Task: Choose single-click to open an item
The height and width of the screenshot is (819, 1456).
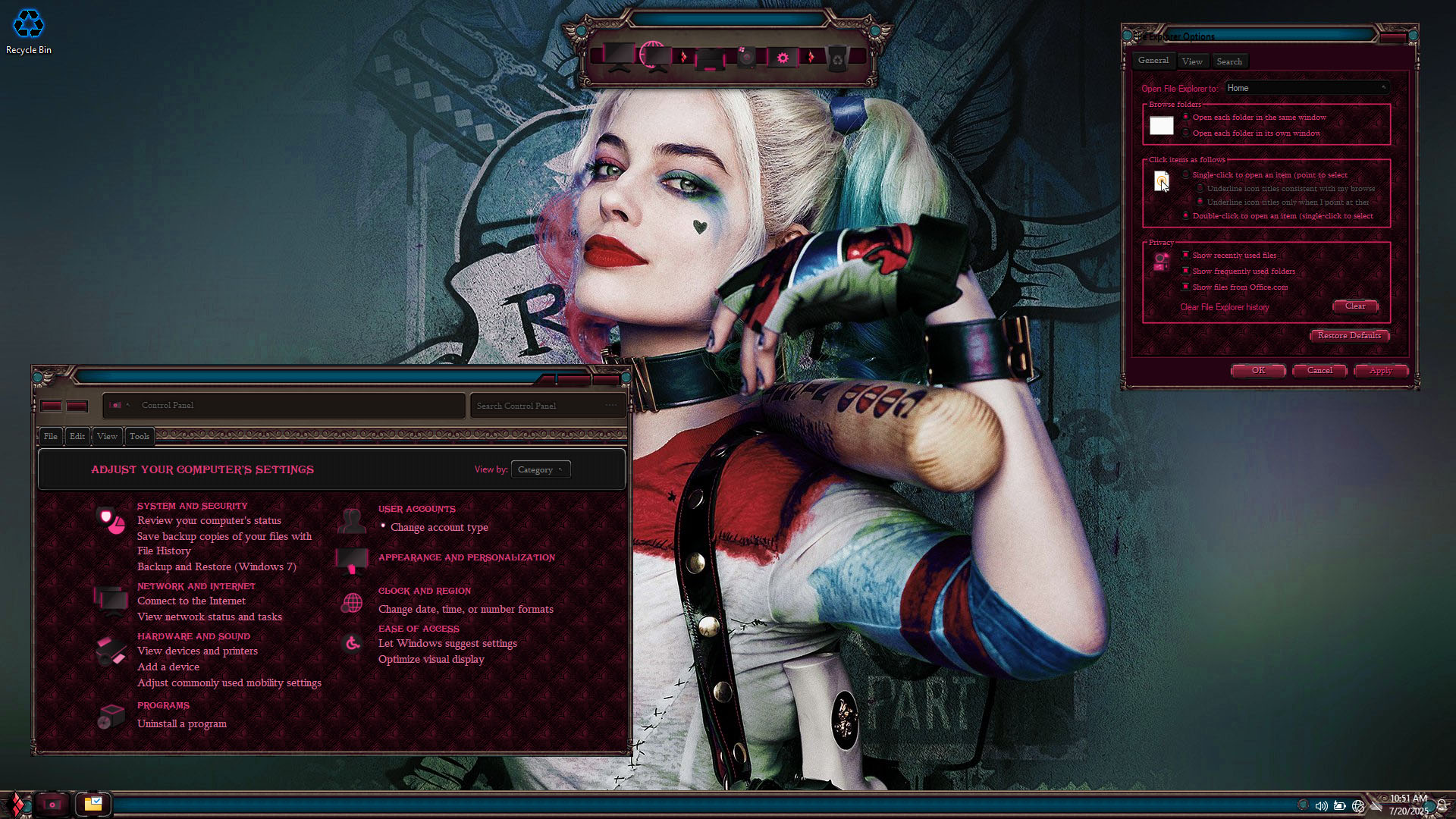Action: pos(1187,175)
